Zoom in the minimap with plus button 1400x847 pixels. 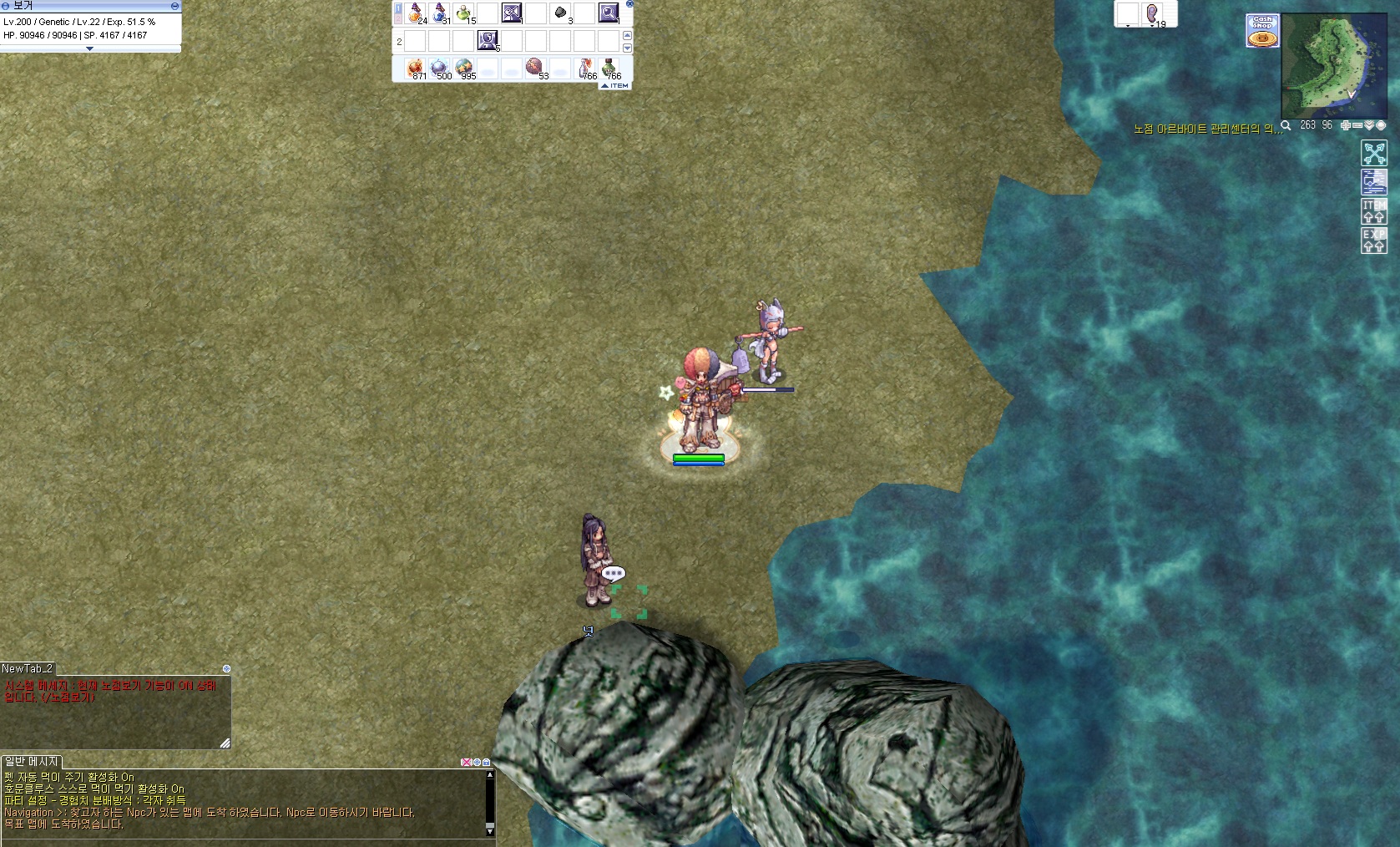point(1346,125)
